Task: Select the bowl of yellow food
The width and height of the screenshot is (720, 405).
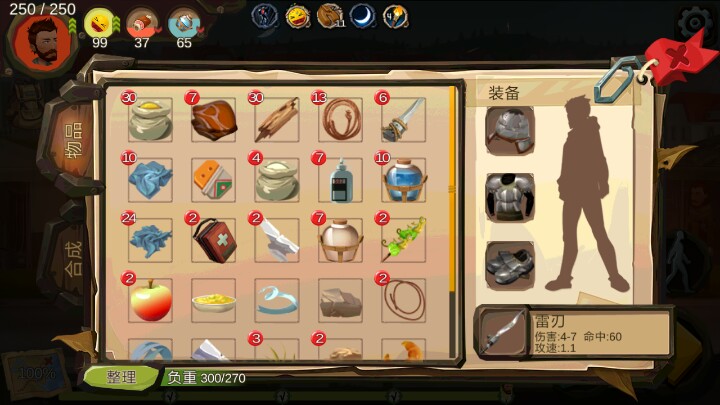Action: (x=213, y=299)
